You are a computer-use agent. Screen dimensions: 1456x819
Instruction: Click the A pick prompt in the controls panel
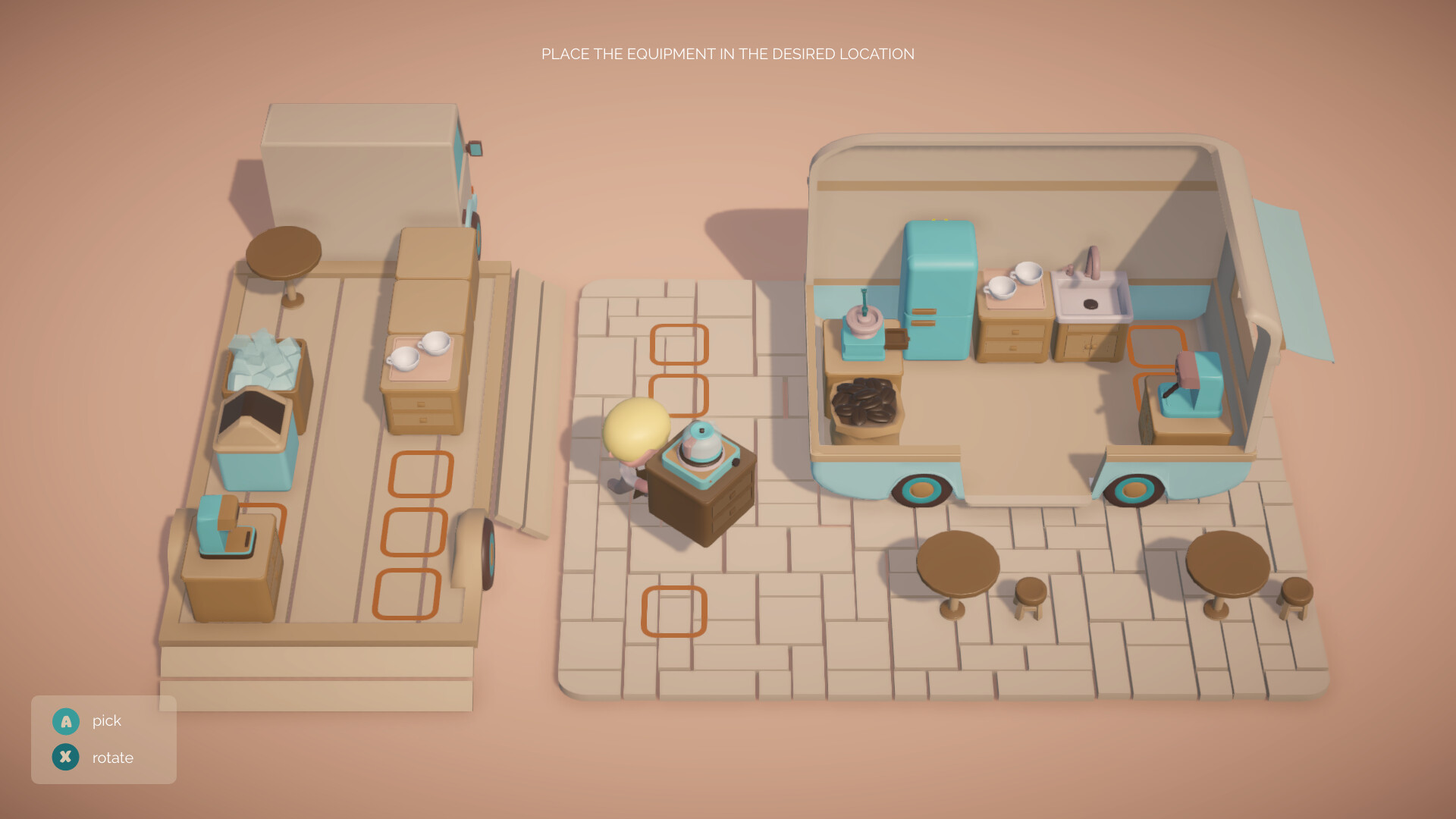pos(66,721)
